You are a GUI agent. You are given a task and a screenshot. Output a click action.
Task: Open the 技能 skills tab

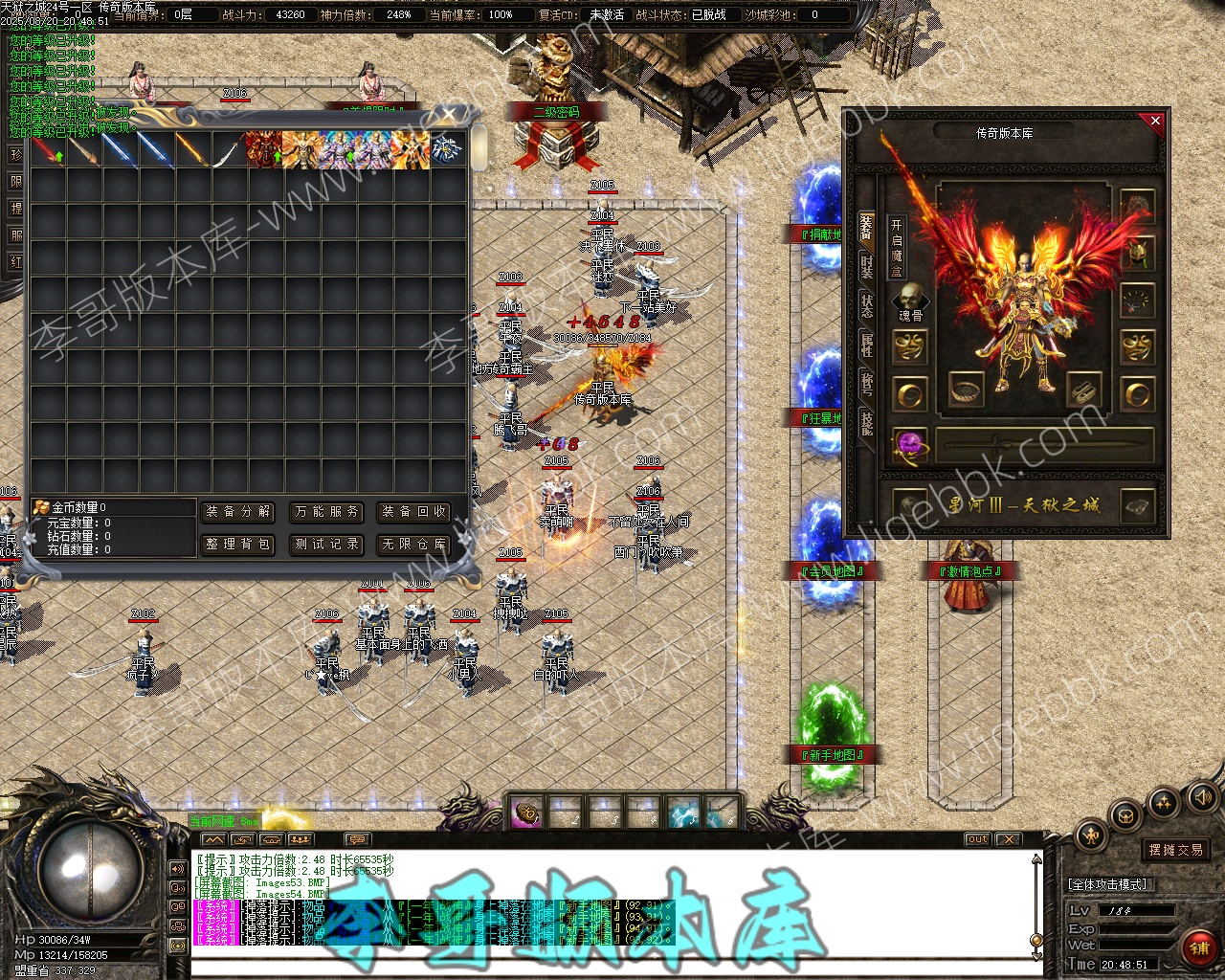tap(866, 422)
